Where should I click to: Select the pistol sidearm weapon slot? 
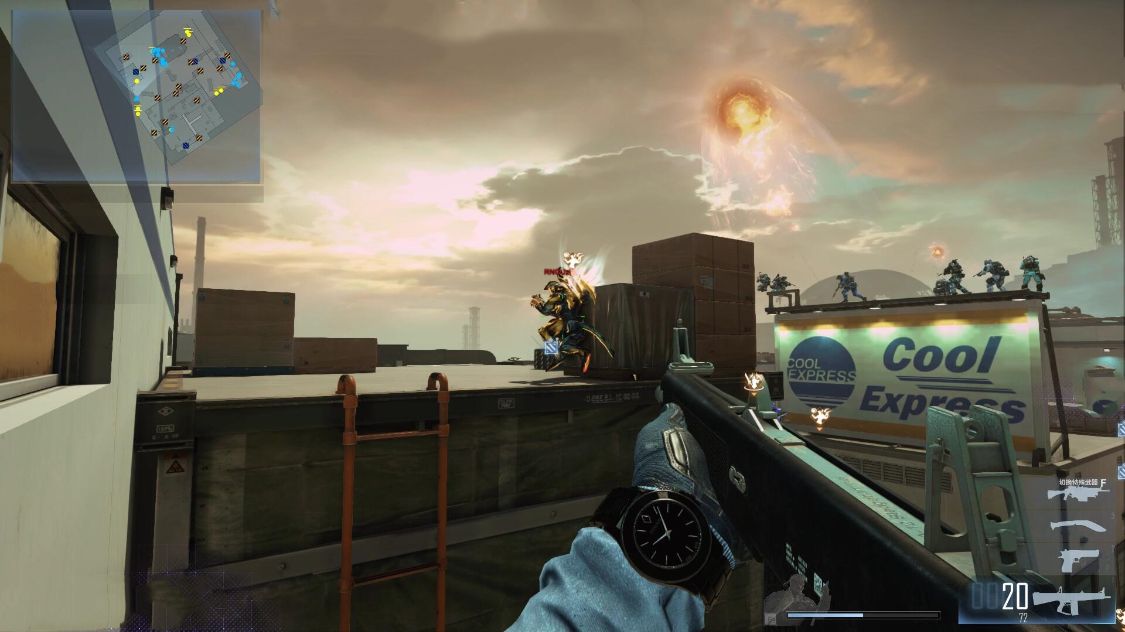(1078, 559)
